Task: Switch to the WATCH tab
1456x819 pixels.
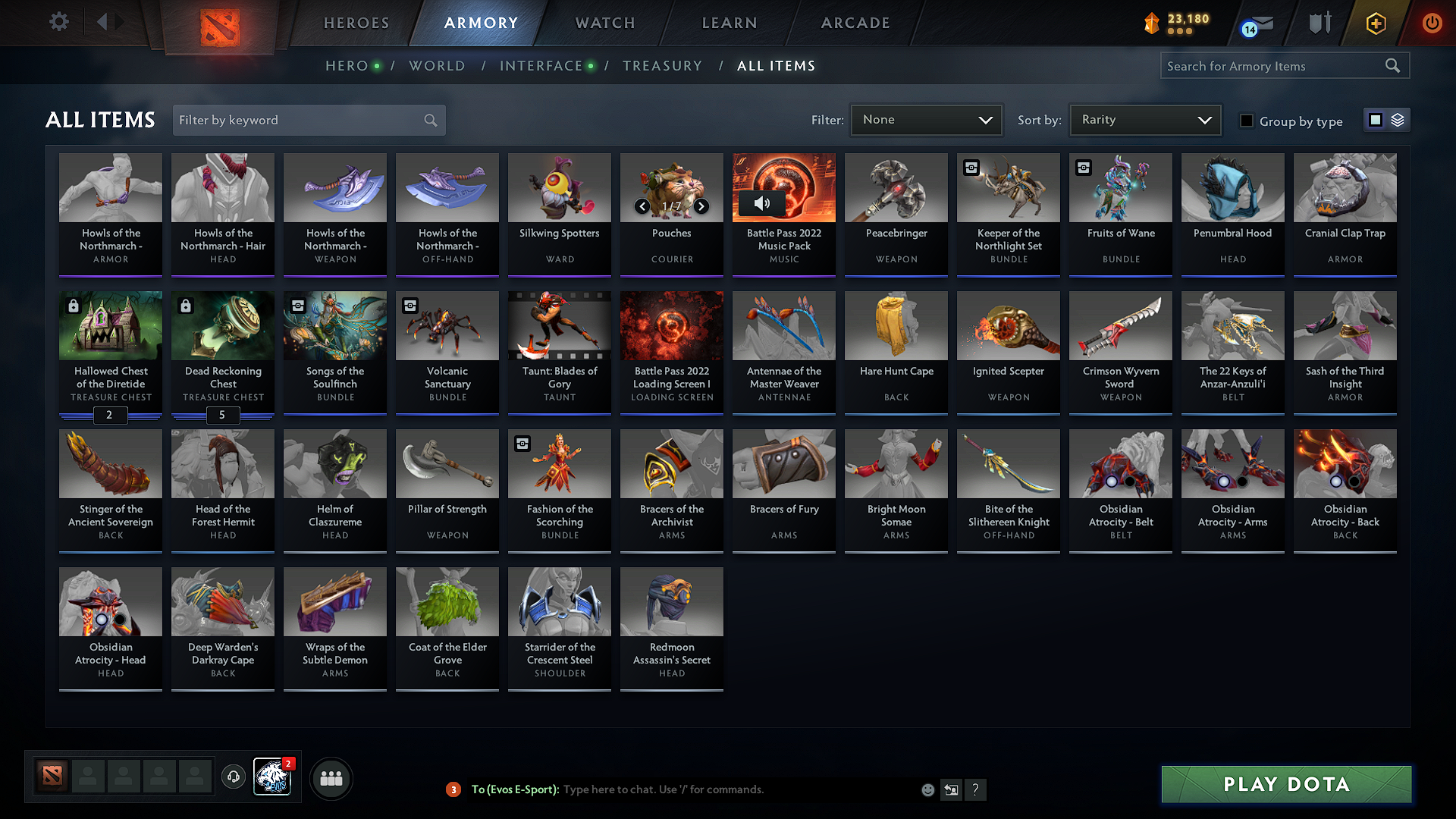Action: 604,23
